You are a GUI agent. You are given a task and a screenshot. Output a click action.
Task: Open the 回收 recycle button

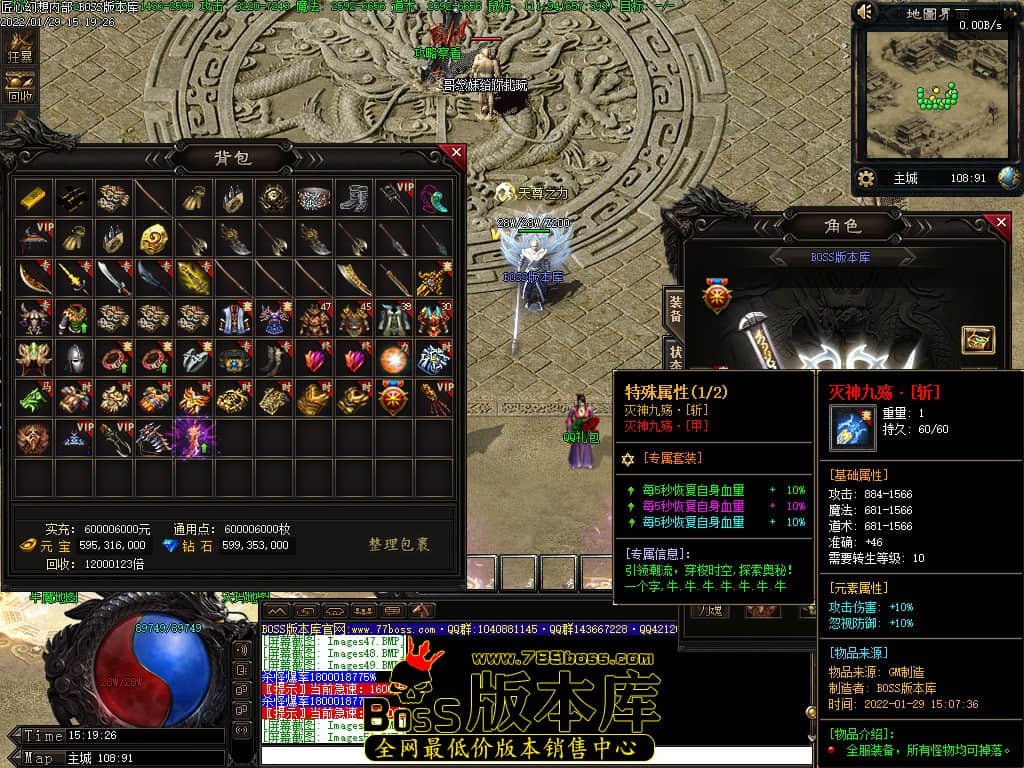20,88
